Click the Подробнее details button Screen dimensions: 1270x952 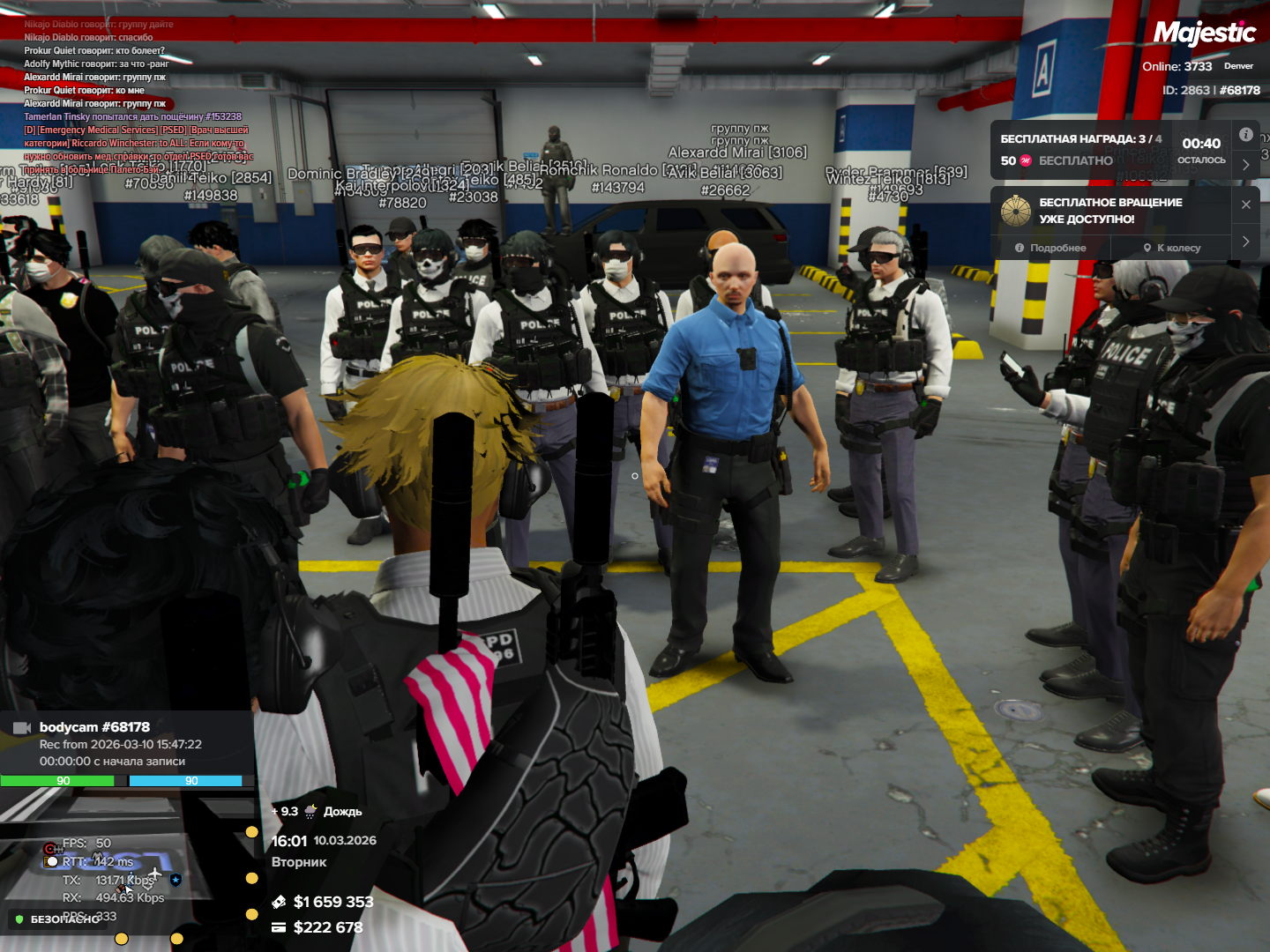[x=1050, y=248]
